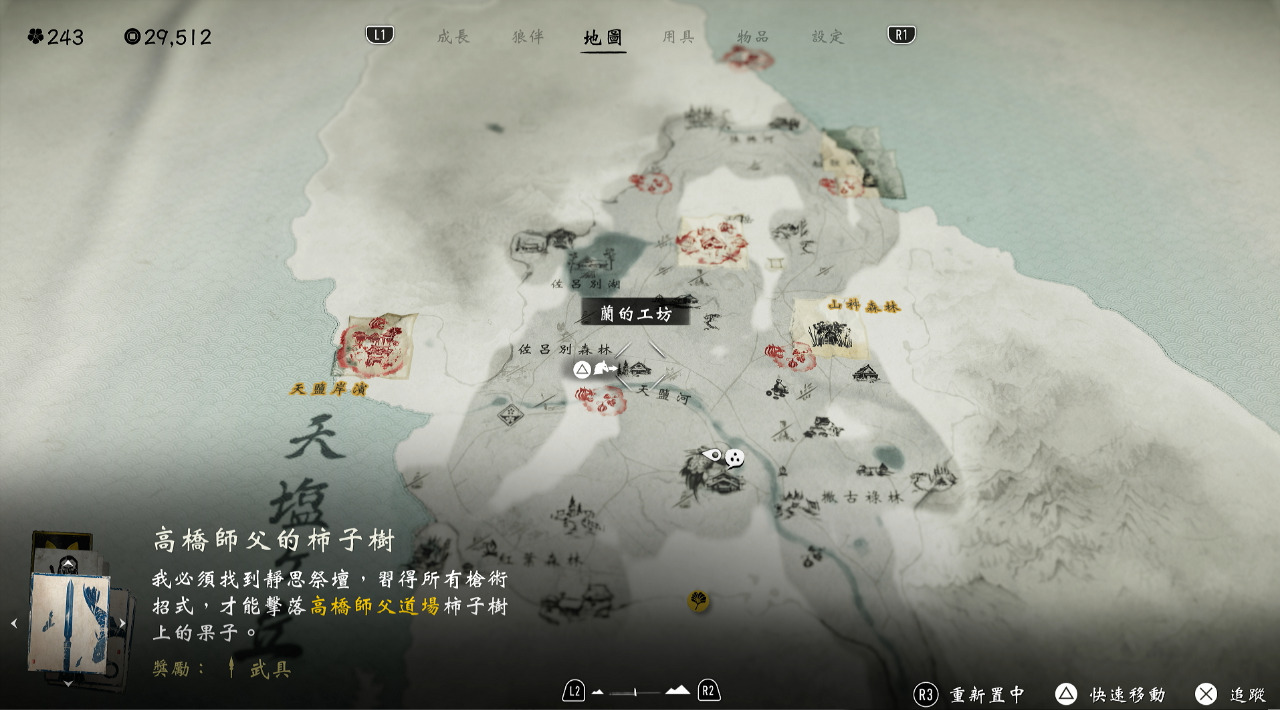Cycle quest cards with the up arrow

tap(68, 564)
